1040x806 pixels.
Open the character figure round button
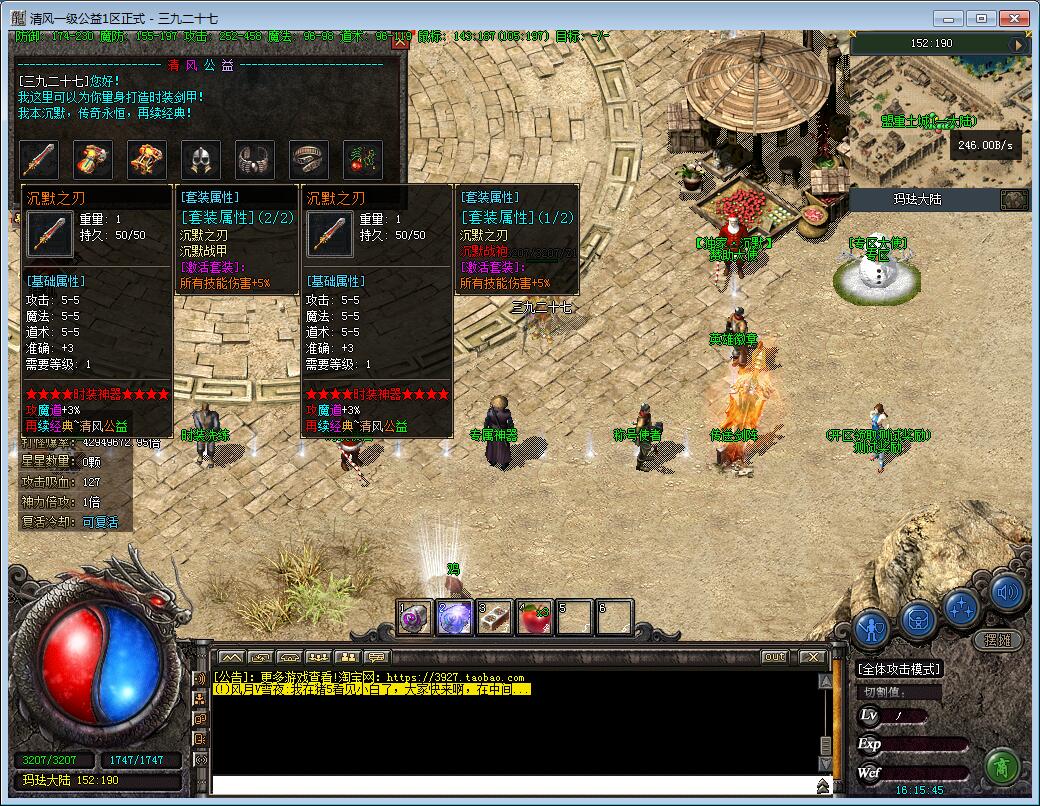click(x=873, y=627)
